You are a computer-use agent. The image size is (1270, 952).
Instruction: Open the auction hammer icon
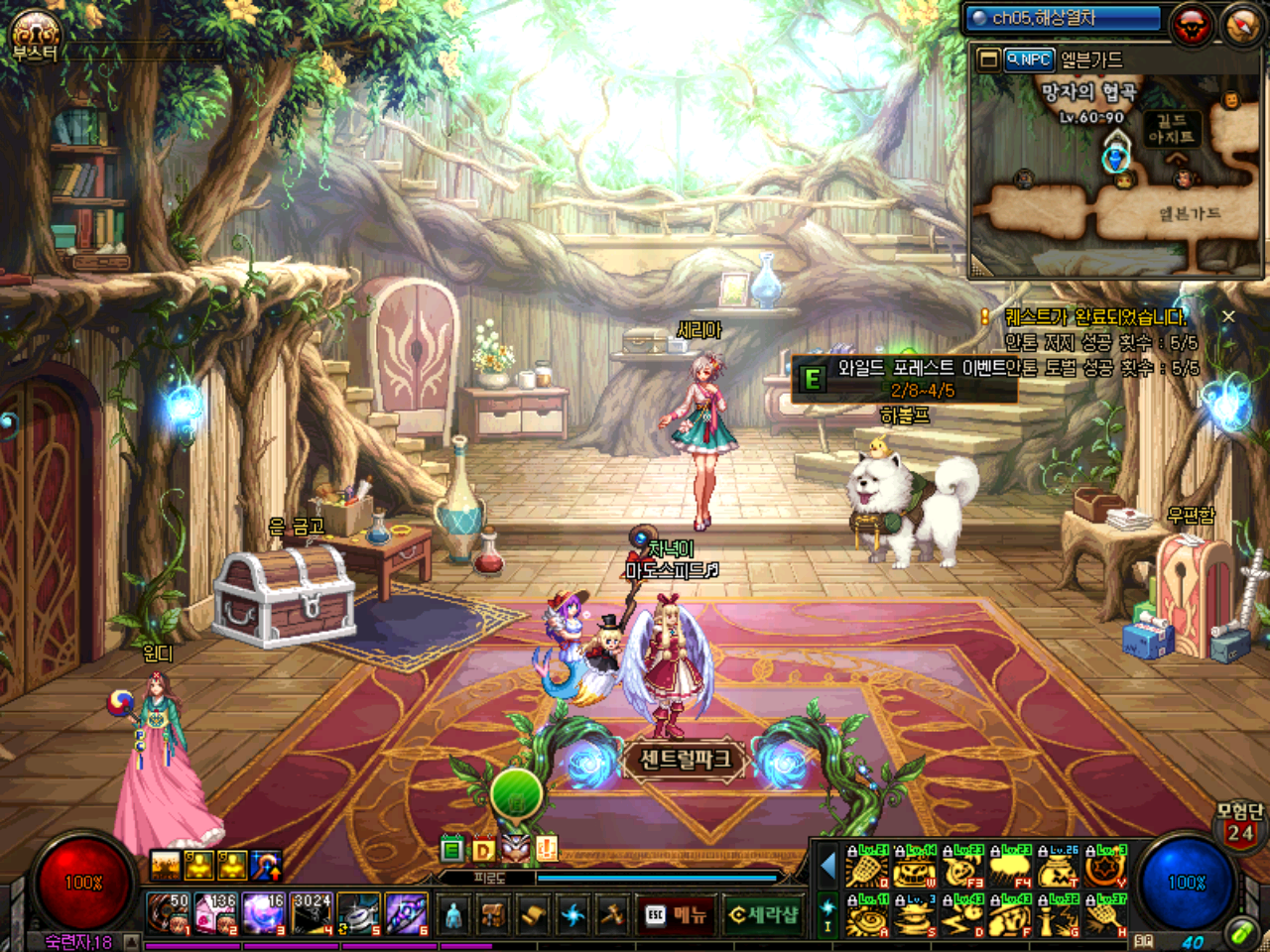[x=612, y=914]
